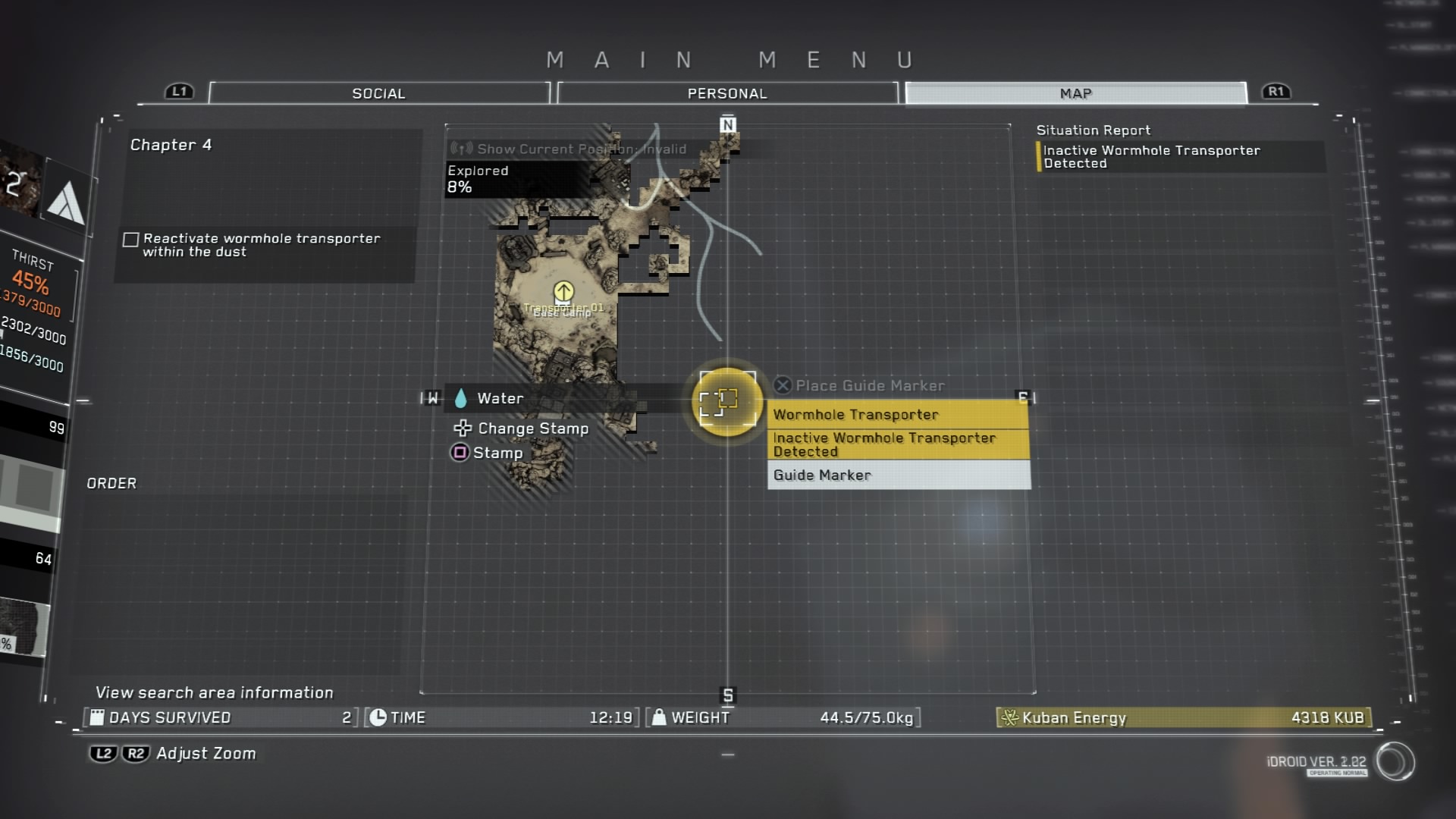Click the Kuban Energy bar

tap(1184, 717)
